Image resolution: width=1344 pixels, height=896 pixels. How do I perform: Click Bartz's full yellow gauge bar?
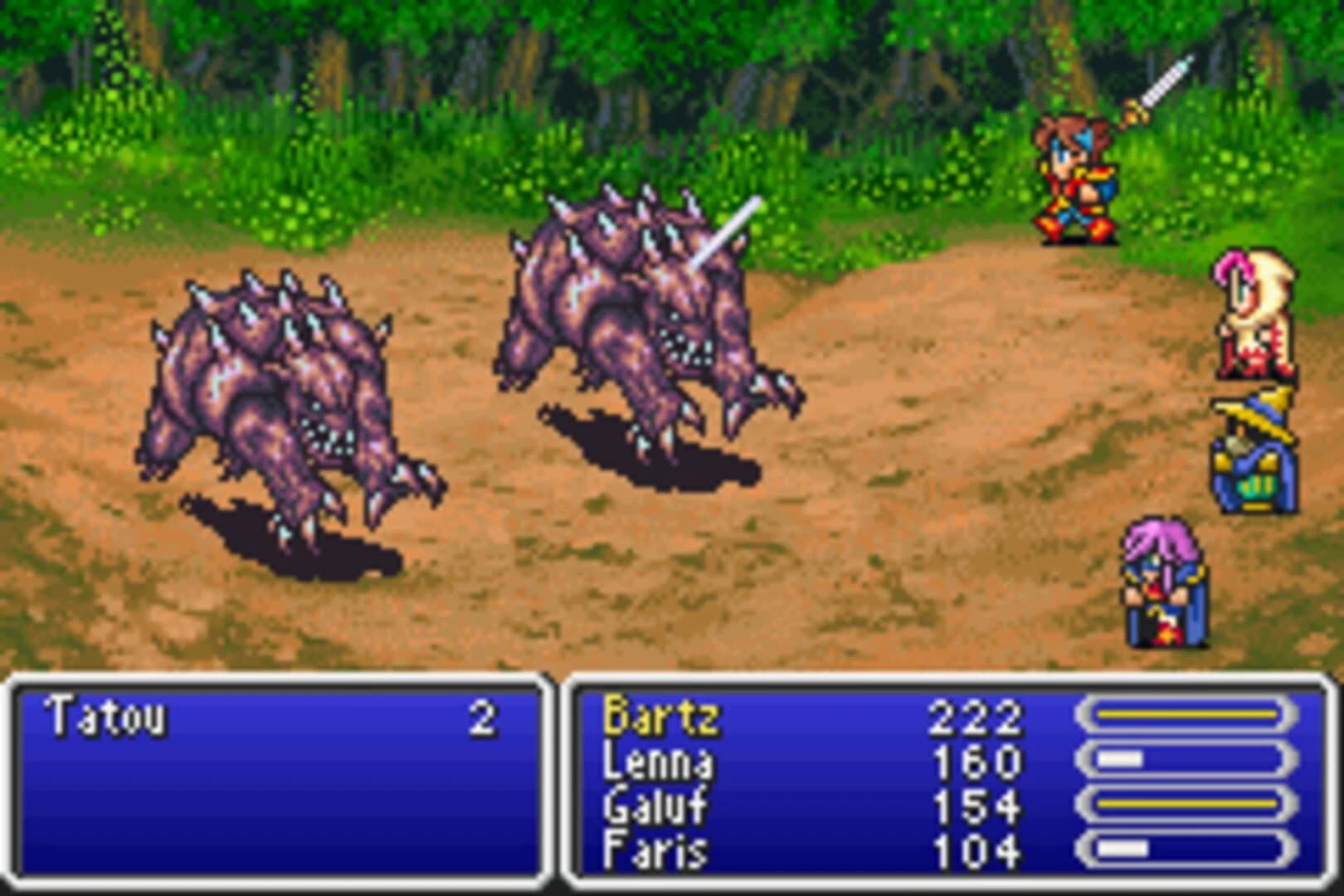click(x=1186, y=712)
